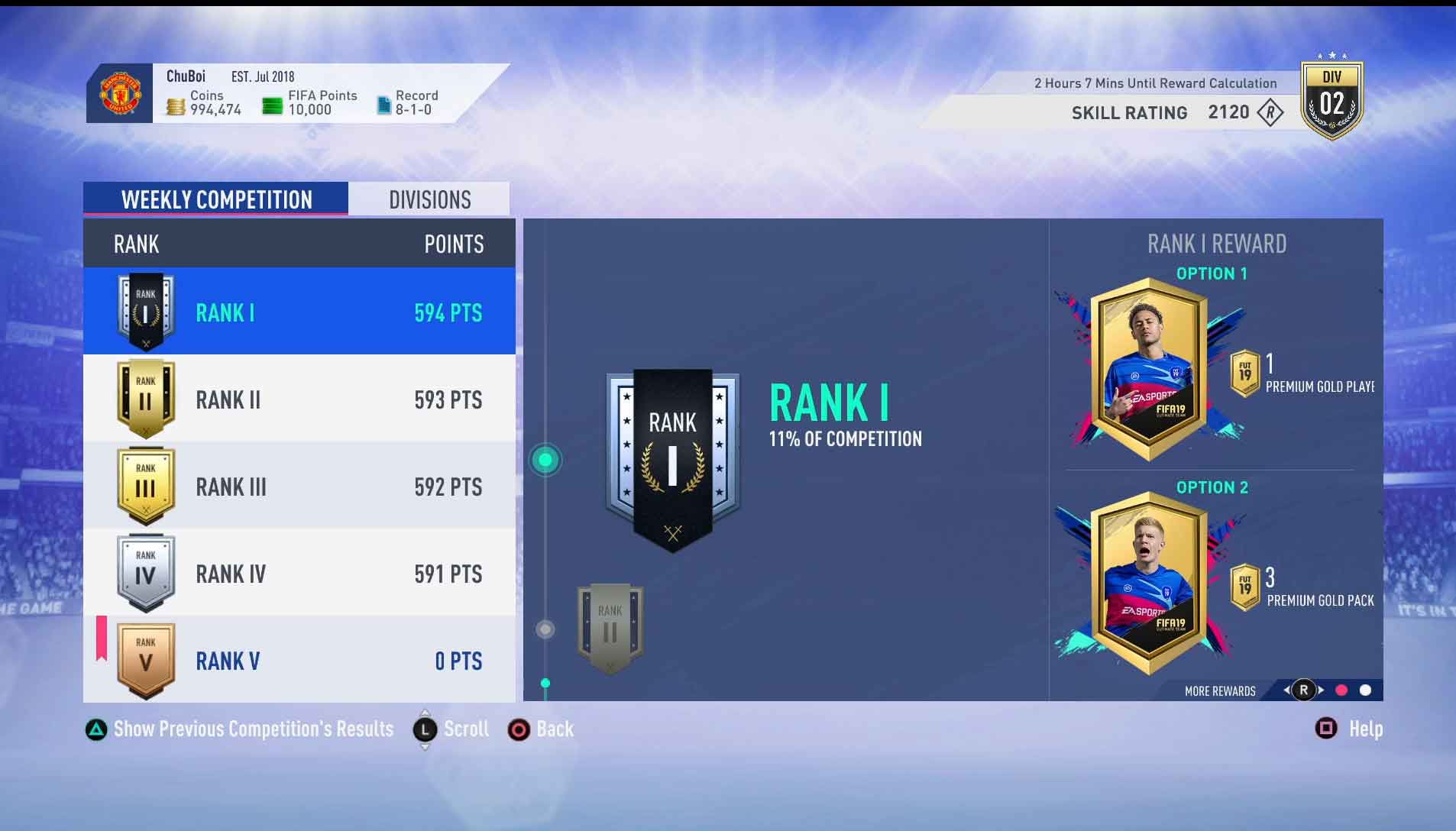The height and width of the screenshot is (831, 1456).
Task: Select the Rank III entry in the list
Action: [x=298, y=487]
